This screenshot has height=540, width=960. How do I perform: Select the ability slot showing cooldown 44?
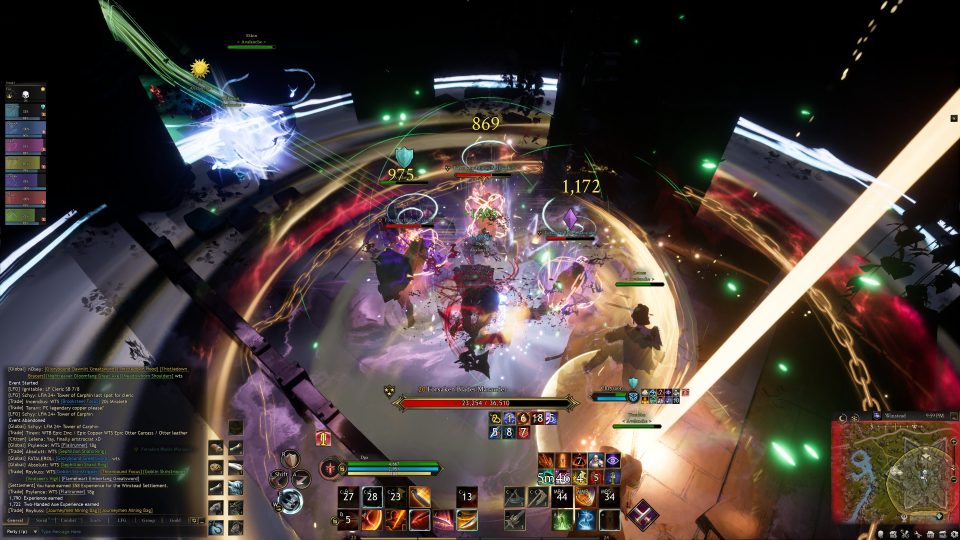click(x=562, y=496)
